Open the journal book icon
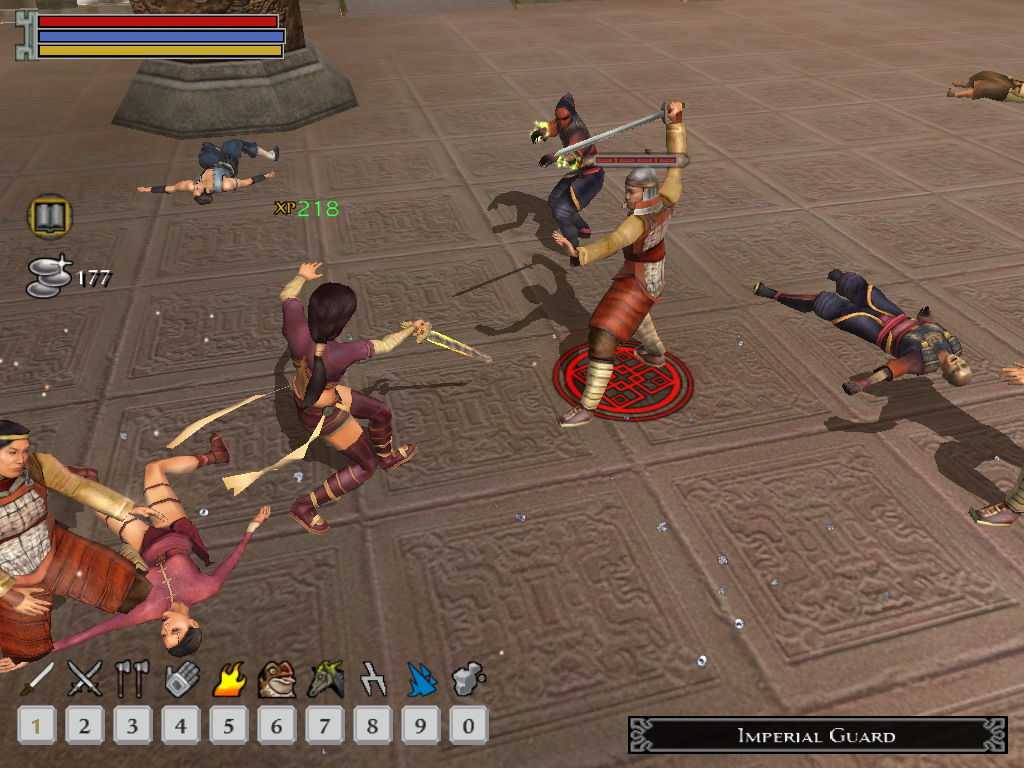 click(x=49, y=216)
